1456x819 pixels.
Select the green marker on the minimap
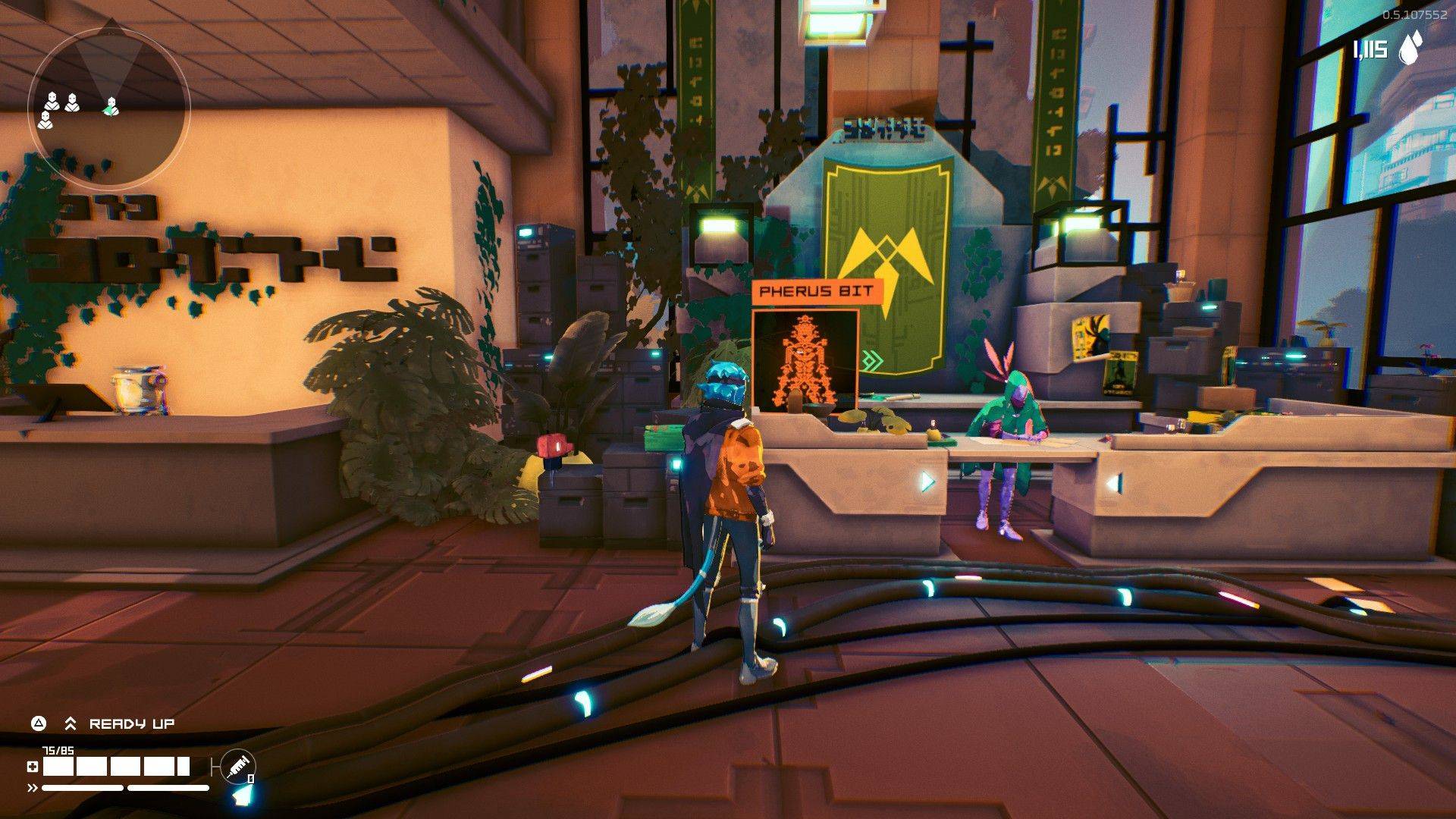pyautogui.click(x=111, y=107)
